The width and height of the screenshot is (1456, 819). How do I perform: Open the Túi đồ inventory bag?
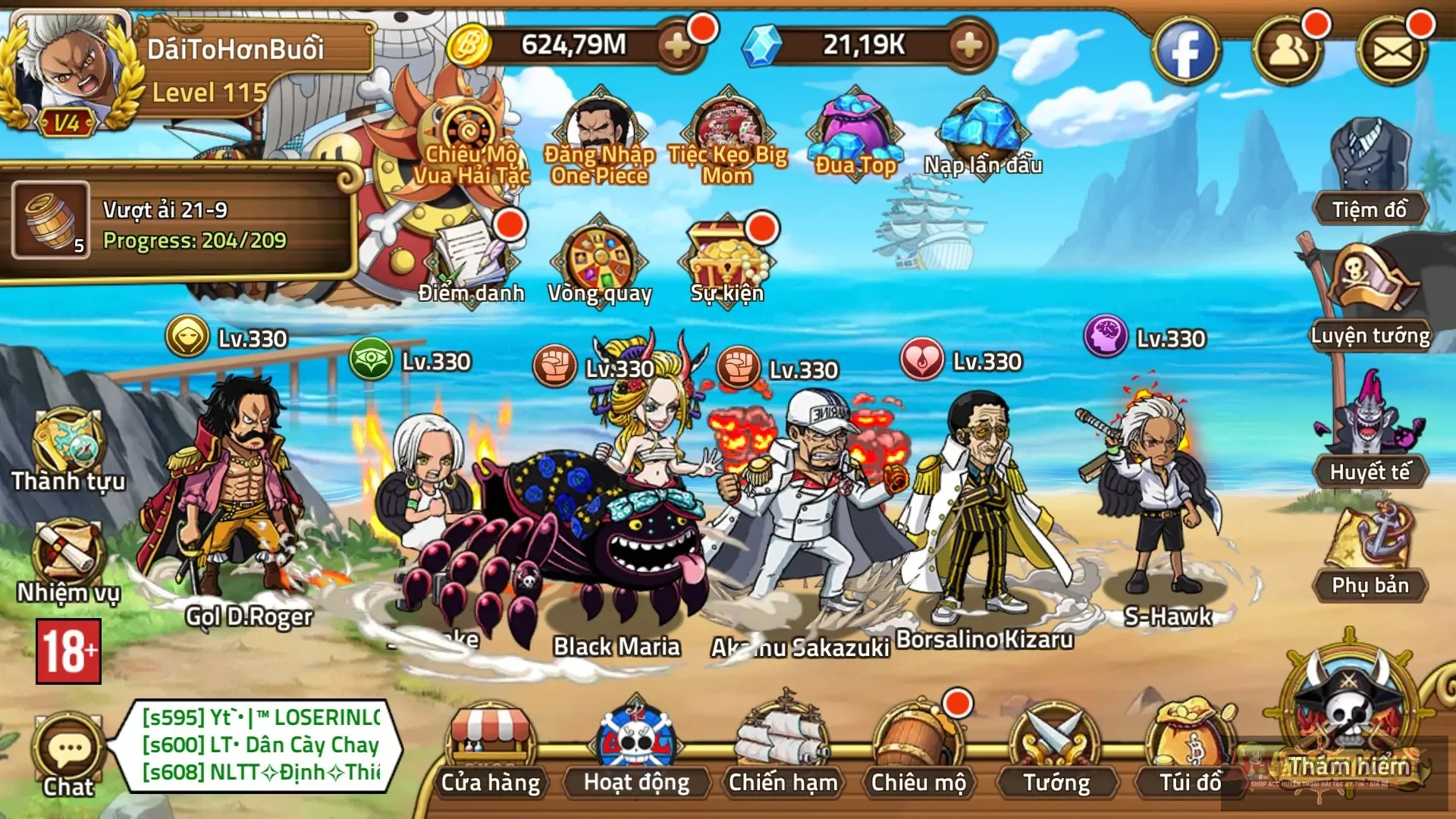pos(1190,747)
